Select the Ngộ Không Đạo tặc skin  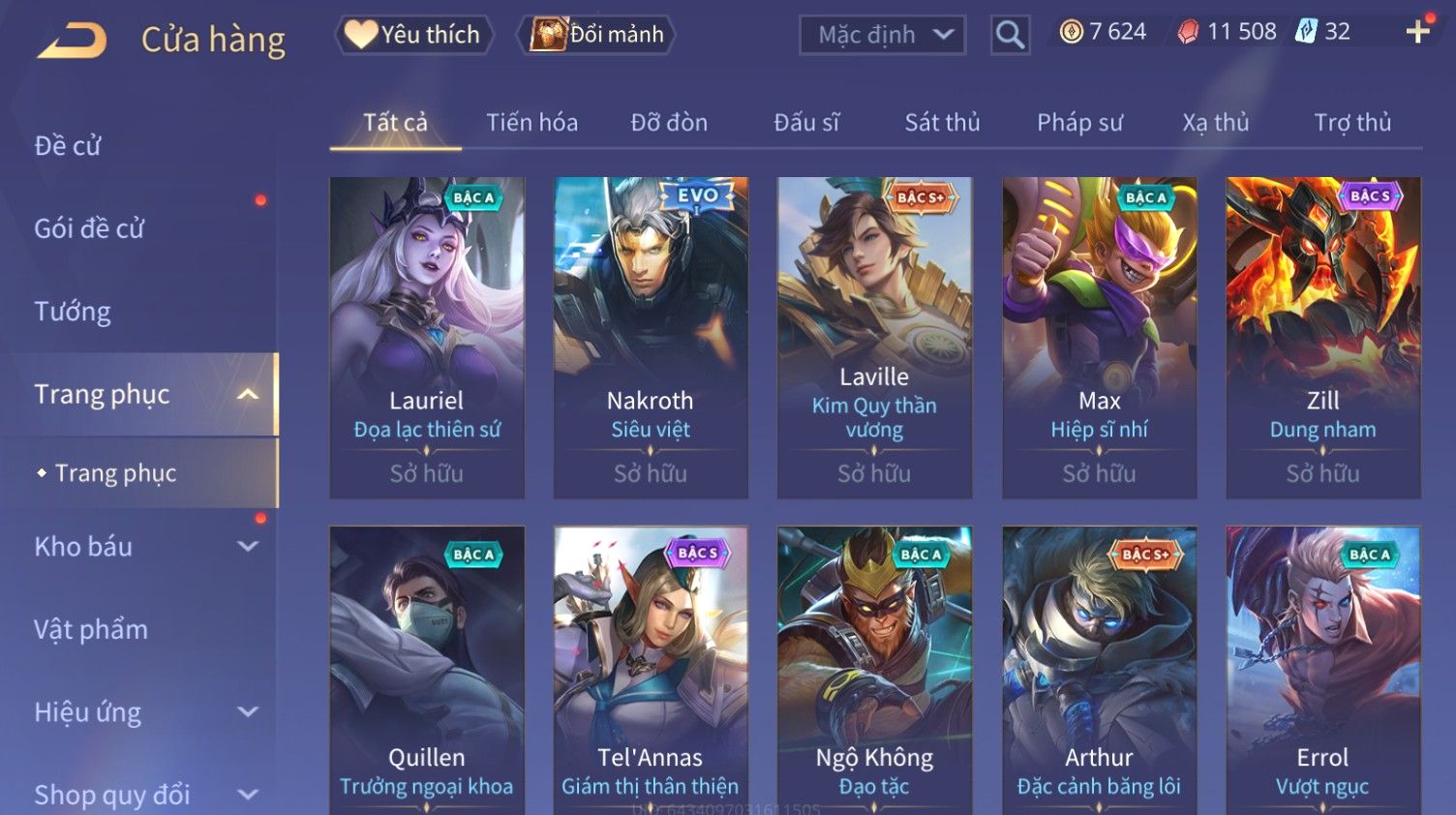click(874, 668)
